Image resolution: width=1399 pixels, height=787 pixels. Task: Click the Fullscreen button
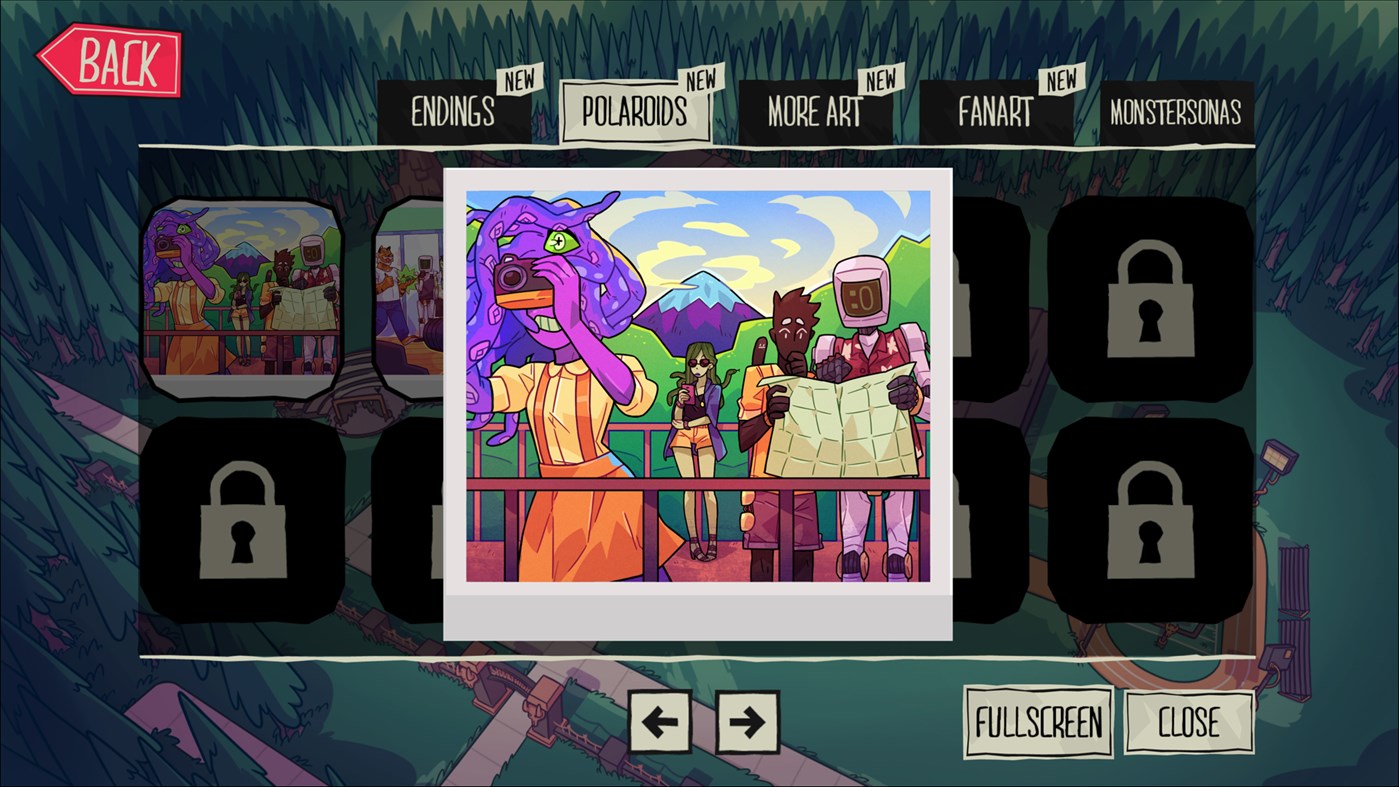coord(1038,723)
